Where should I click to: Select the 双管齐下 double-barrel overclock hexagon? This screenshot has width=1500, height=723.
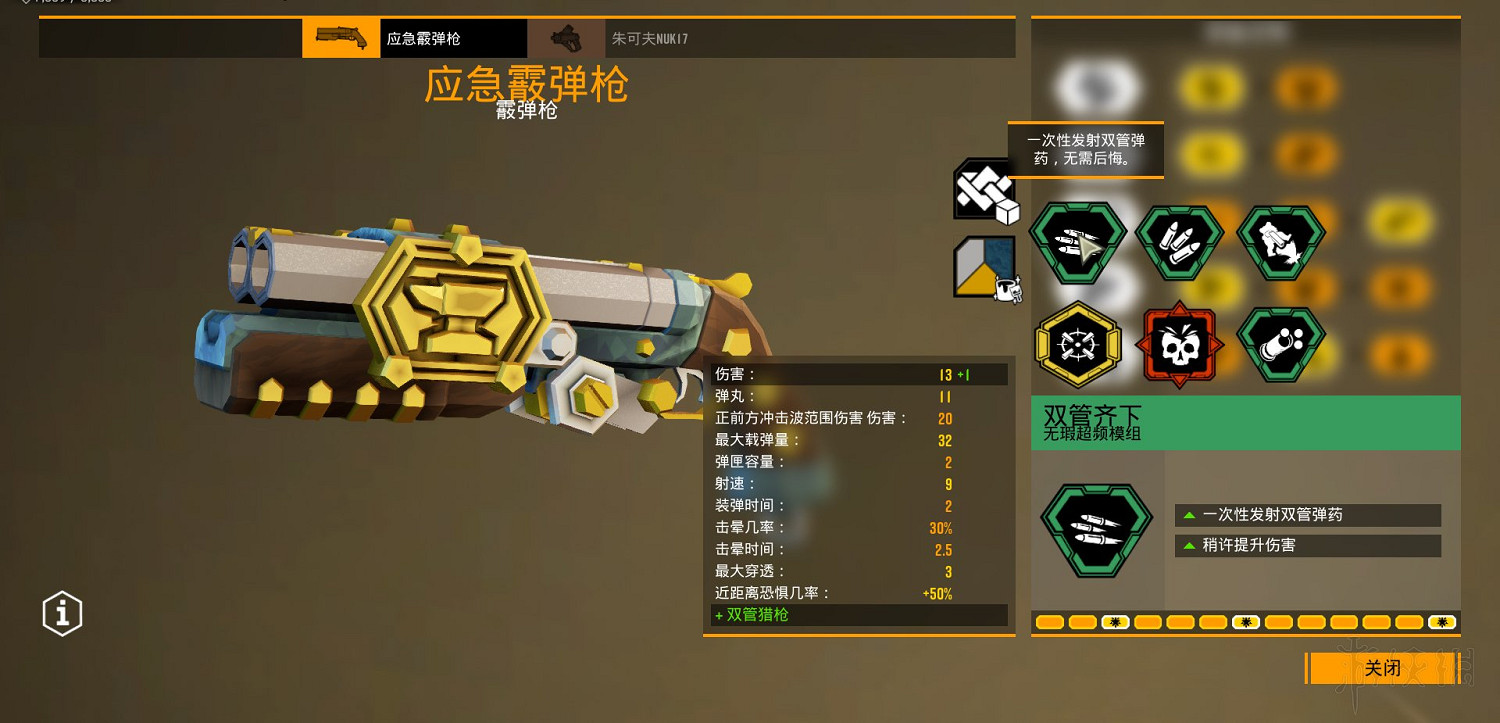pos(1078,240)
